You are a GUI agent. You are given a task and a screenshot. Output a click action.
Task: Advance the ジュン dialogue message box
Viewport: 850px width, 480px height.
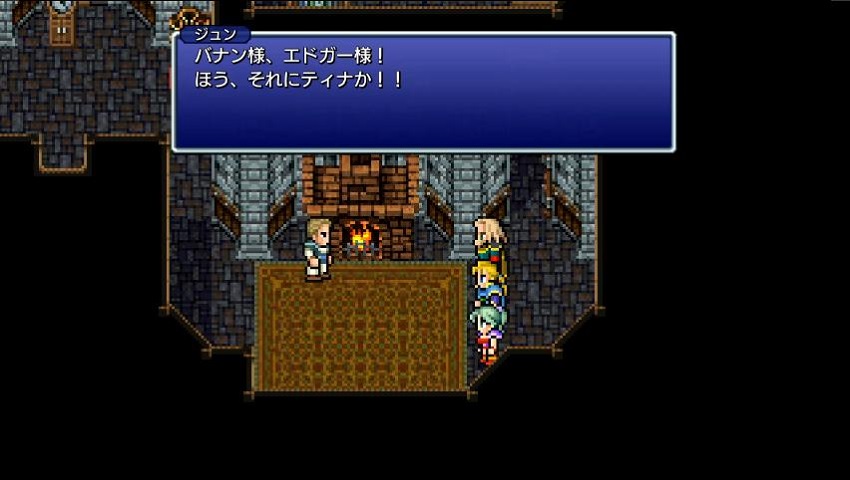point(423,93)
